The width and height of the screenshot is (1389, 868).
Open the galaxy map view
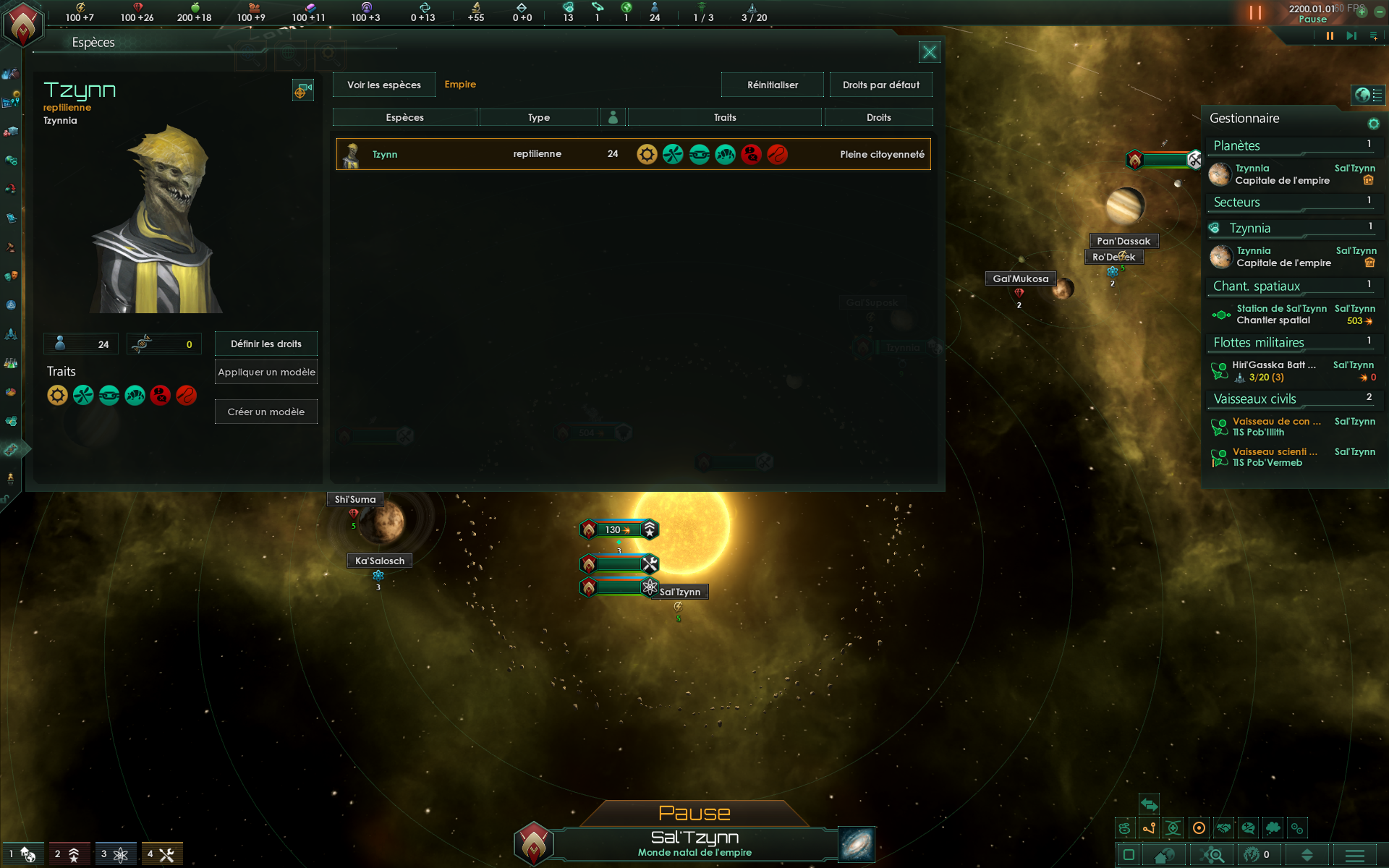click(x=857, y=844)
